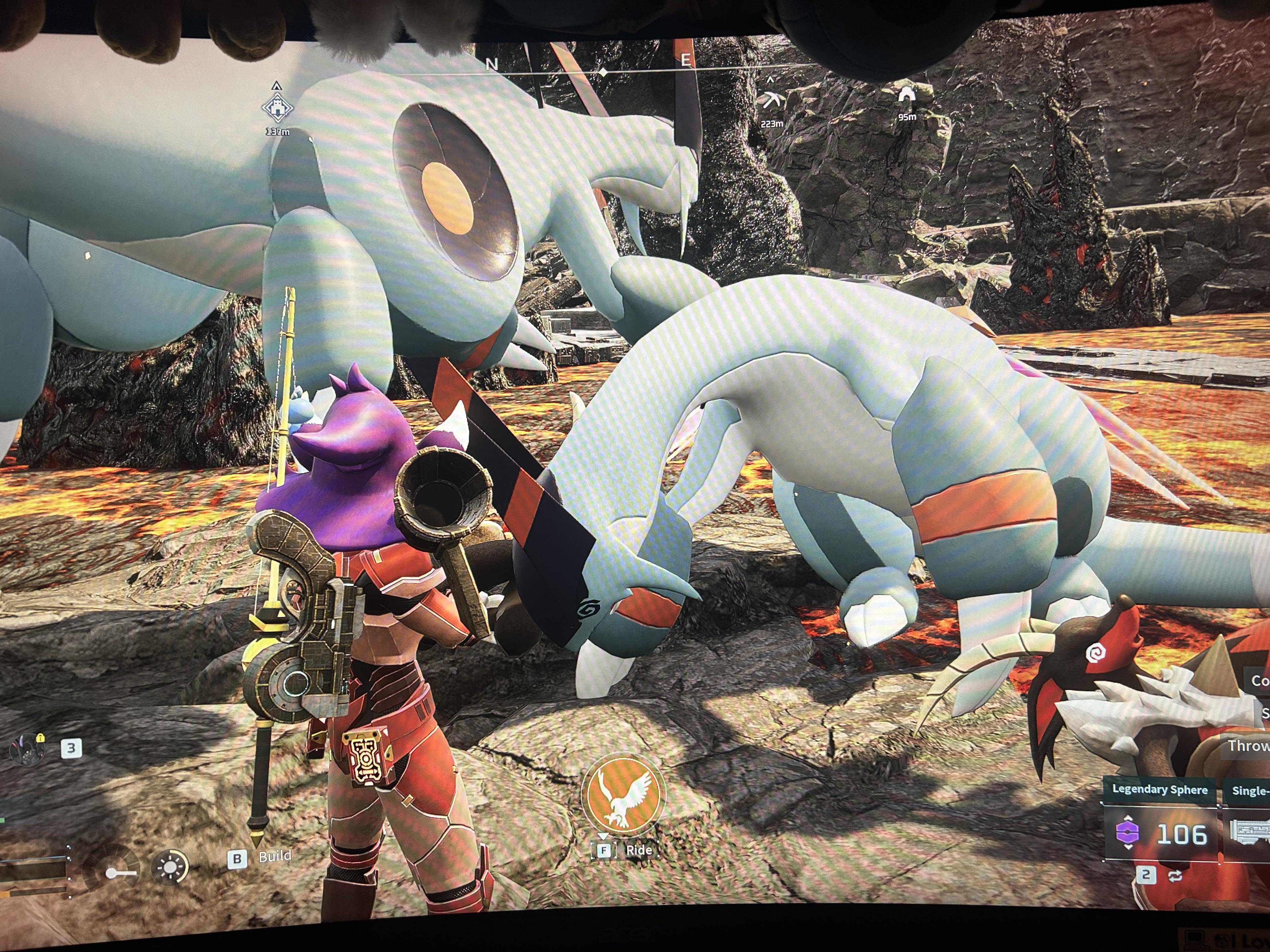
Task: Select the Legendary Sphere slot
Action: pyautogui.click(x=1160, y=833)
